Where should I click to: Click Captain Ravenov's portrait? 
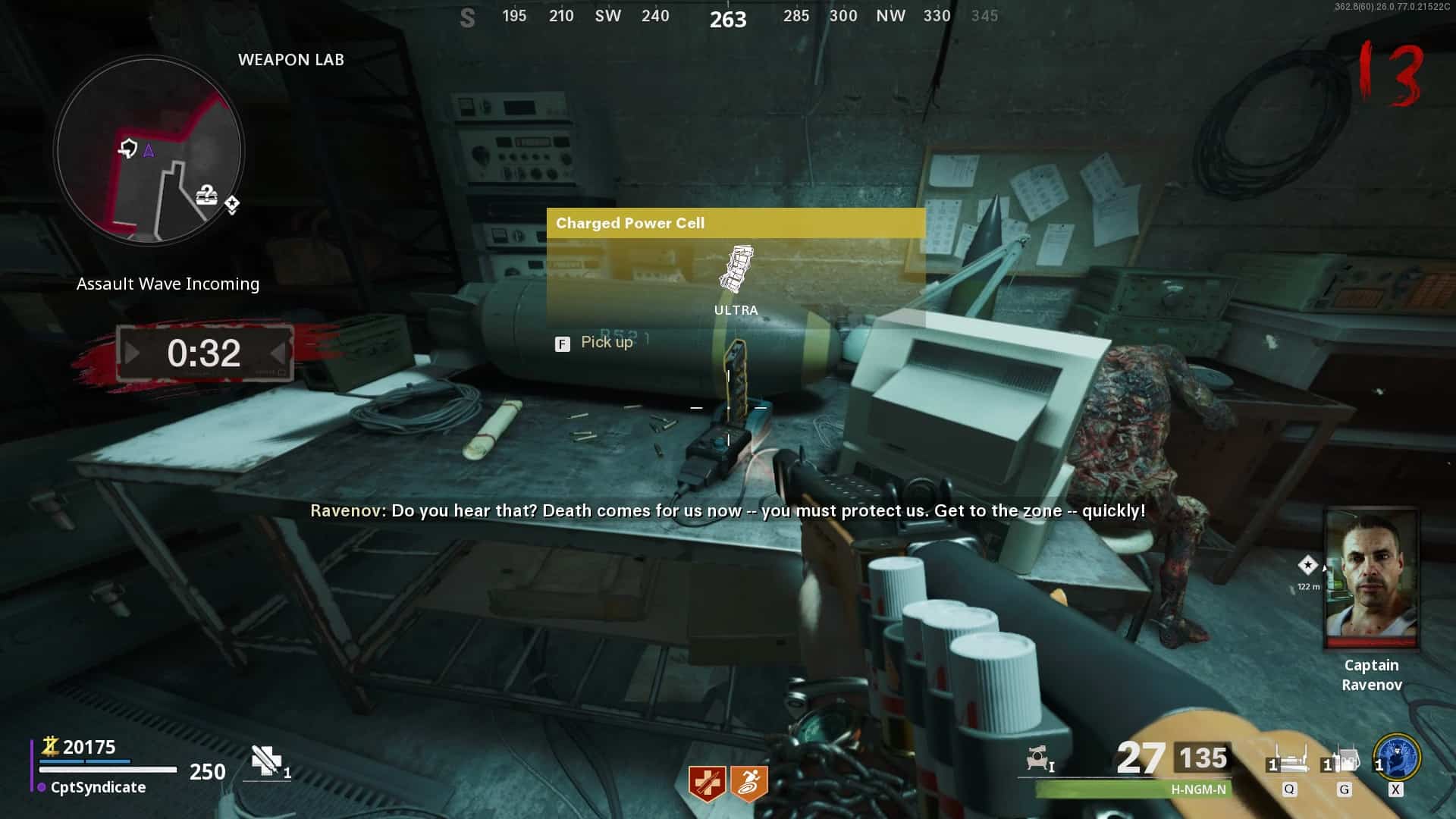click(1371, 578)
